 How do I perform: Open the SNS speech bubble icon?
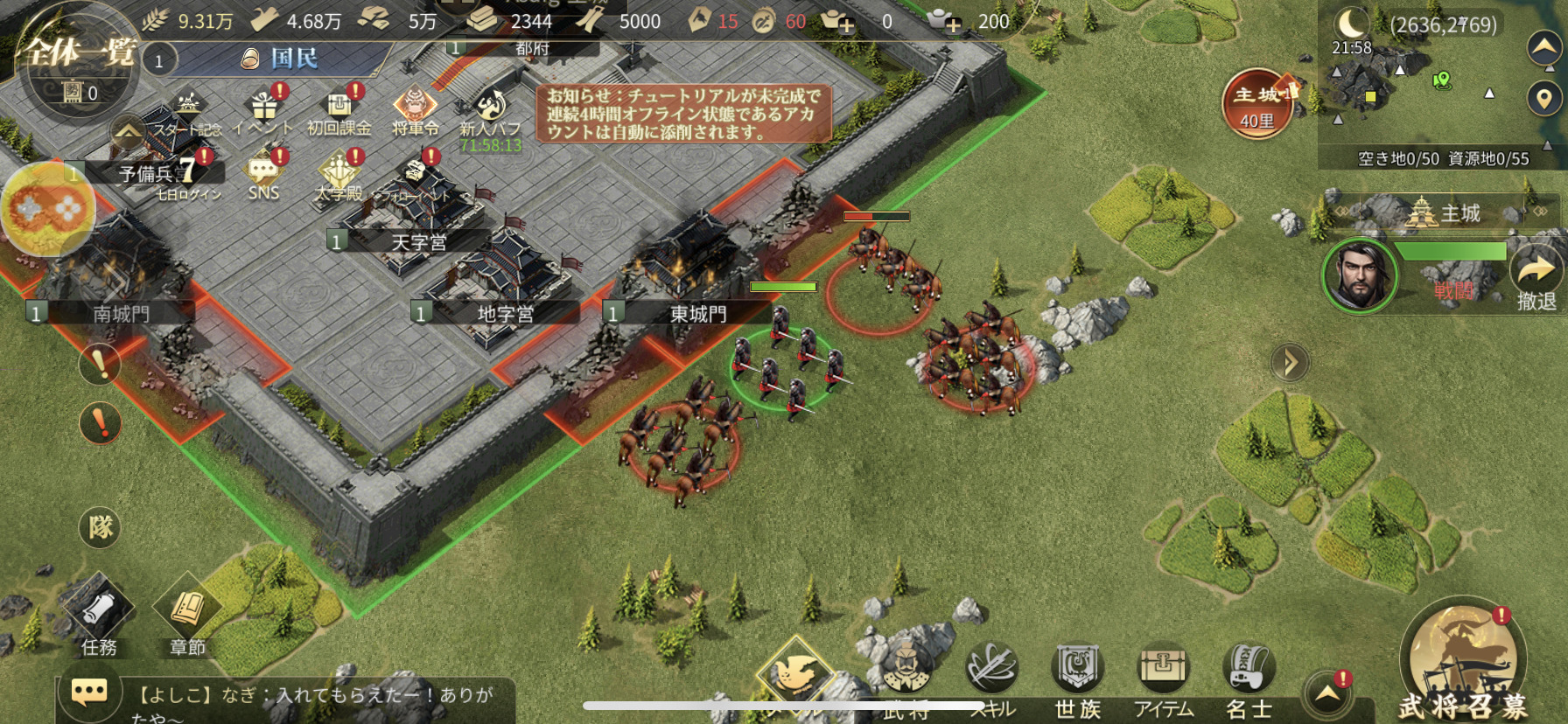tap(263, 172)
